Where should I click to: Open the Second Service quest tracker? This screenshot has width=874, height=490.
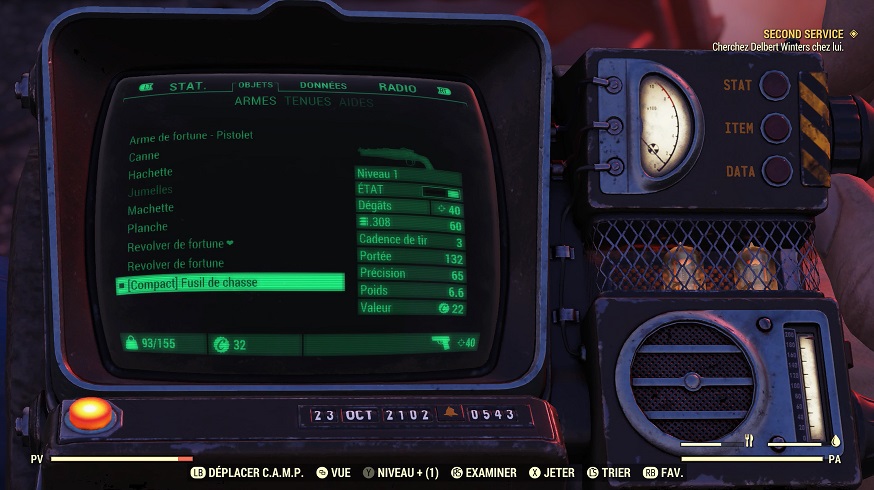pos(803,34)
